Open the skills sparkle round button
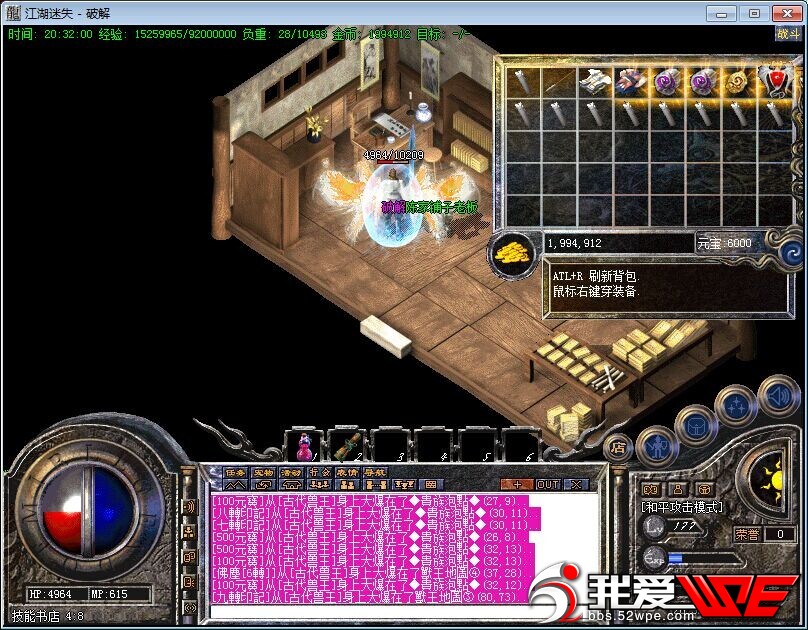Screen dimensions: 808x630 click(x=735, y=406)
